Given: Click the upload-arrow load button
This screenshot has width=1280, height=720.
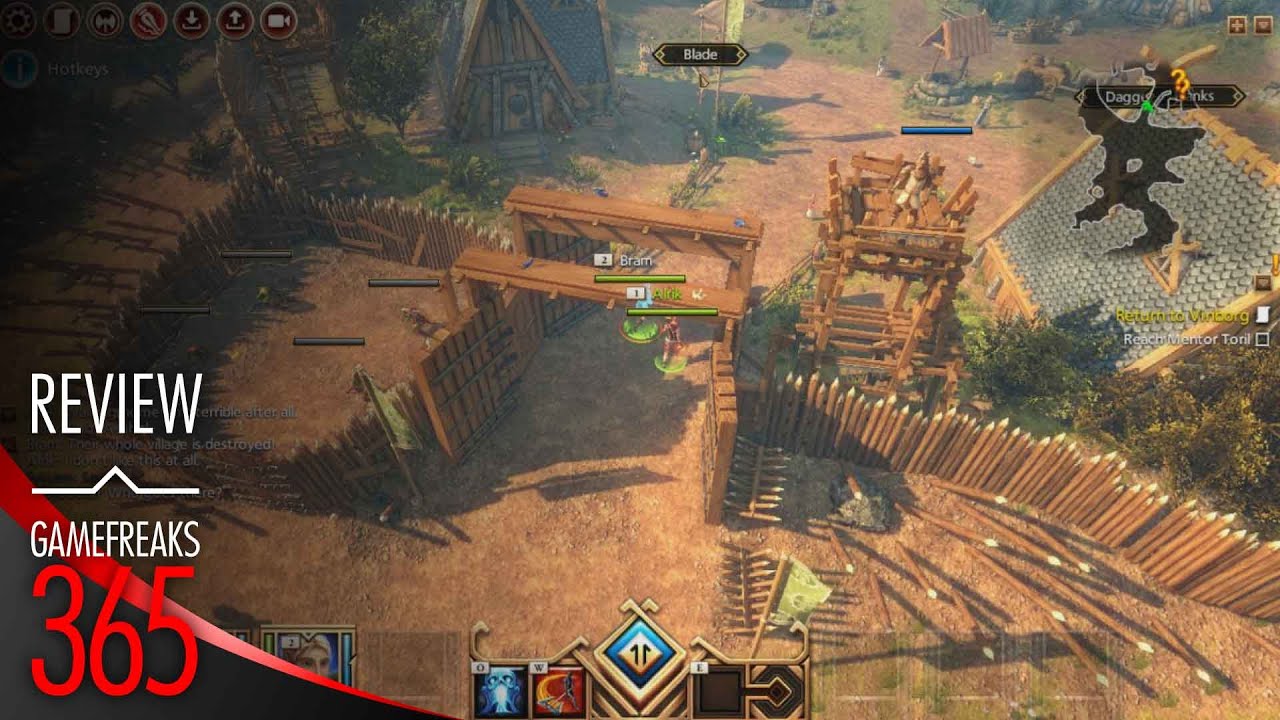Looking at the screenshot, I should pos(235,20).
